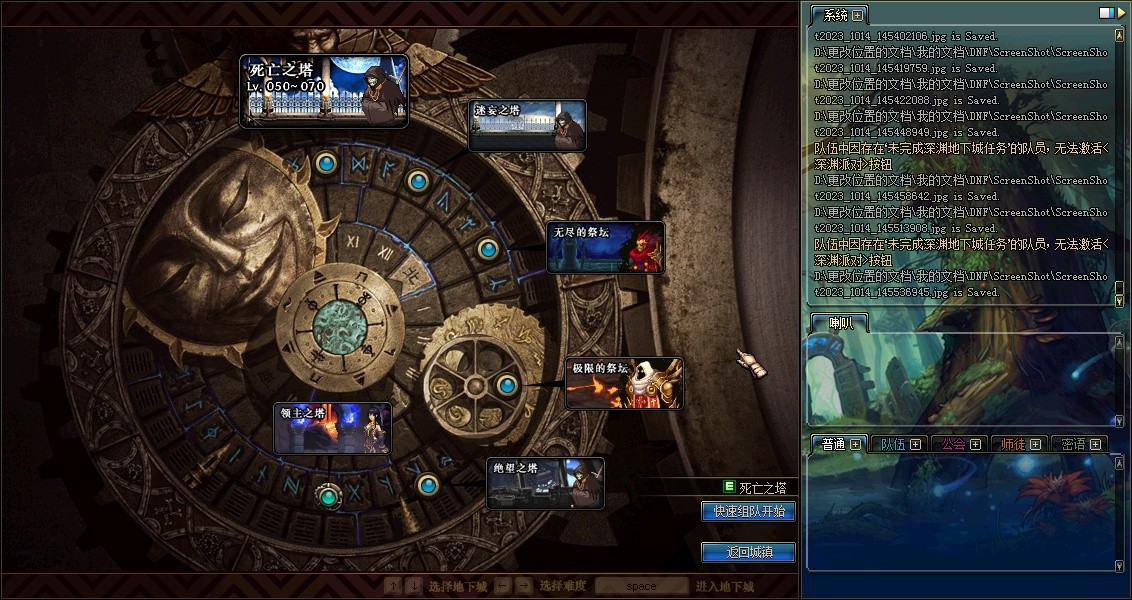Image resolution: width=1132 pixels, height=600 pixels.
Task: Show the 师徒 chat tab
Action: point(1014,444)
